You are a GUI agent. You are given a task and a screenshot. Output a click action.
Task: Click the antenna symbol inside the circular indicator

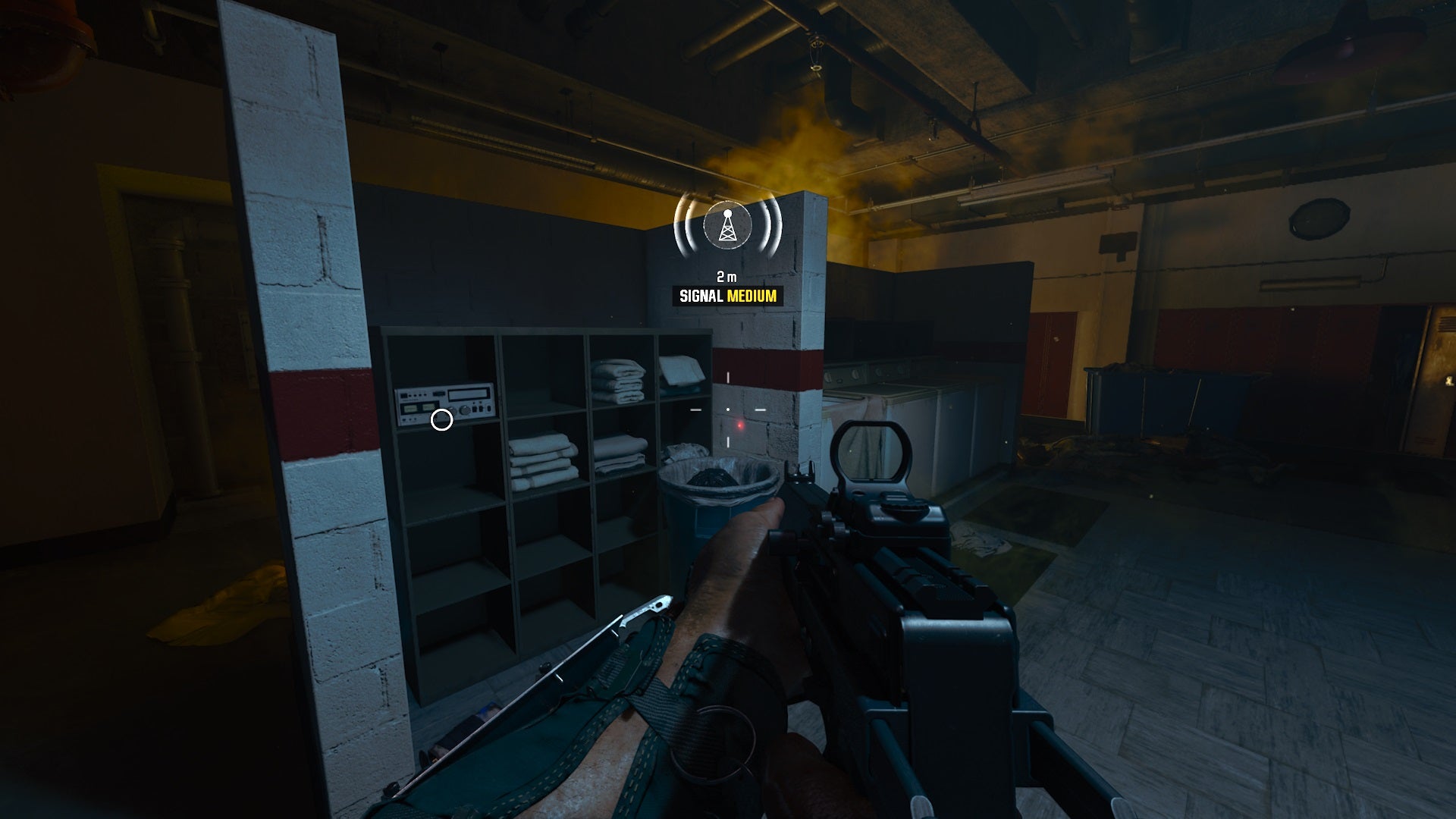(x=726, y=227)
